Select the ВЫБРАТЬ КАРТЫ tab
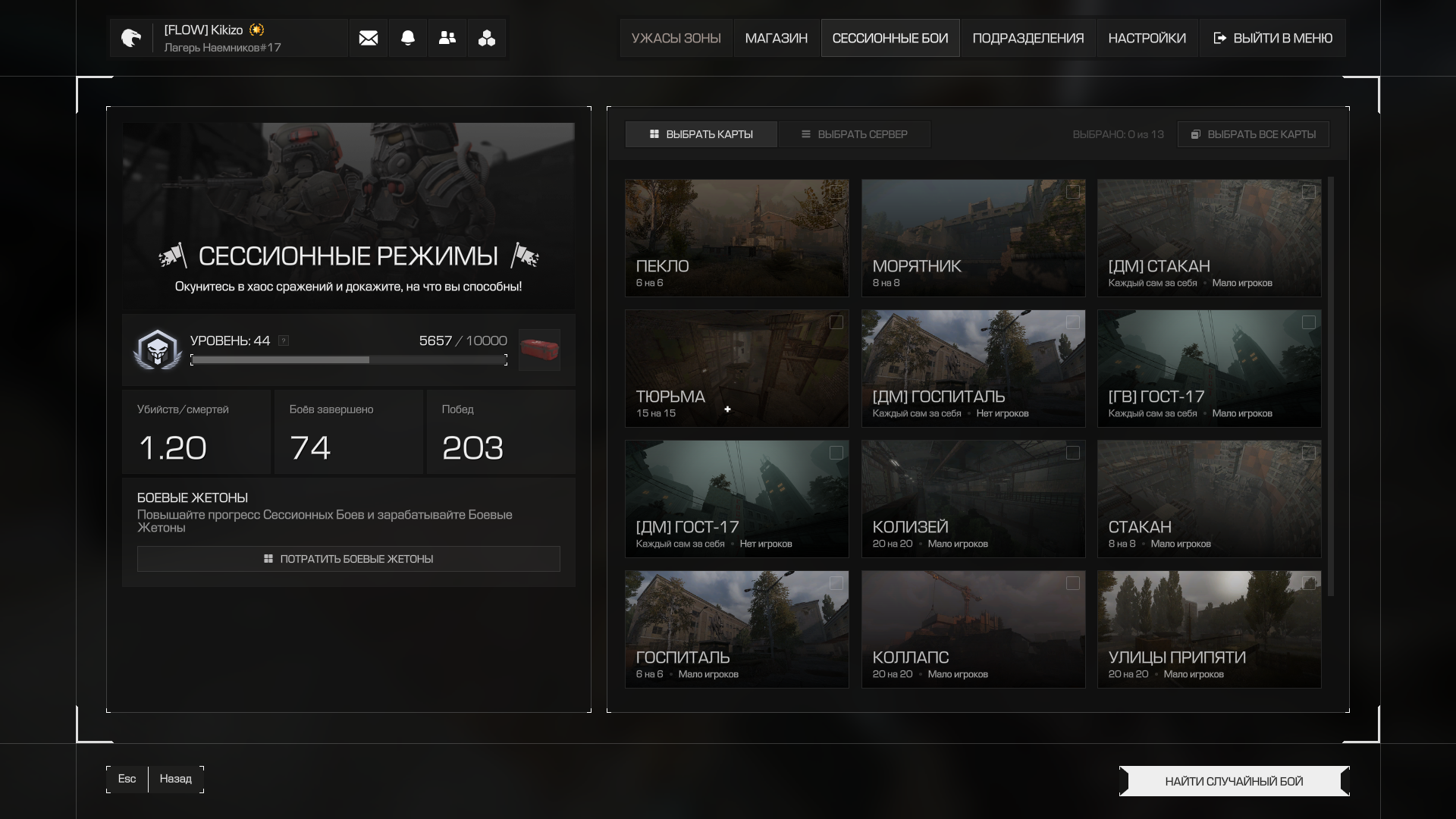1456x819 pixels. 701,134
